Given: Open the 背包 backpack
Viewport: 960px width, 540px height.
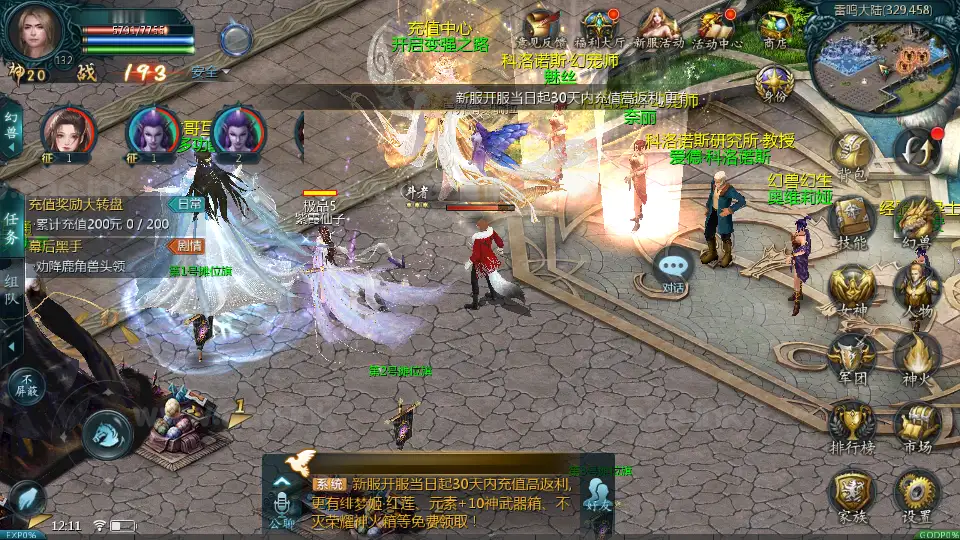Looking at the screenshot, I should (x=852, y=157).
